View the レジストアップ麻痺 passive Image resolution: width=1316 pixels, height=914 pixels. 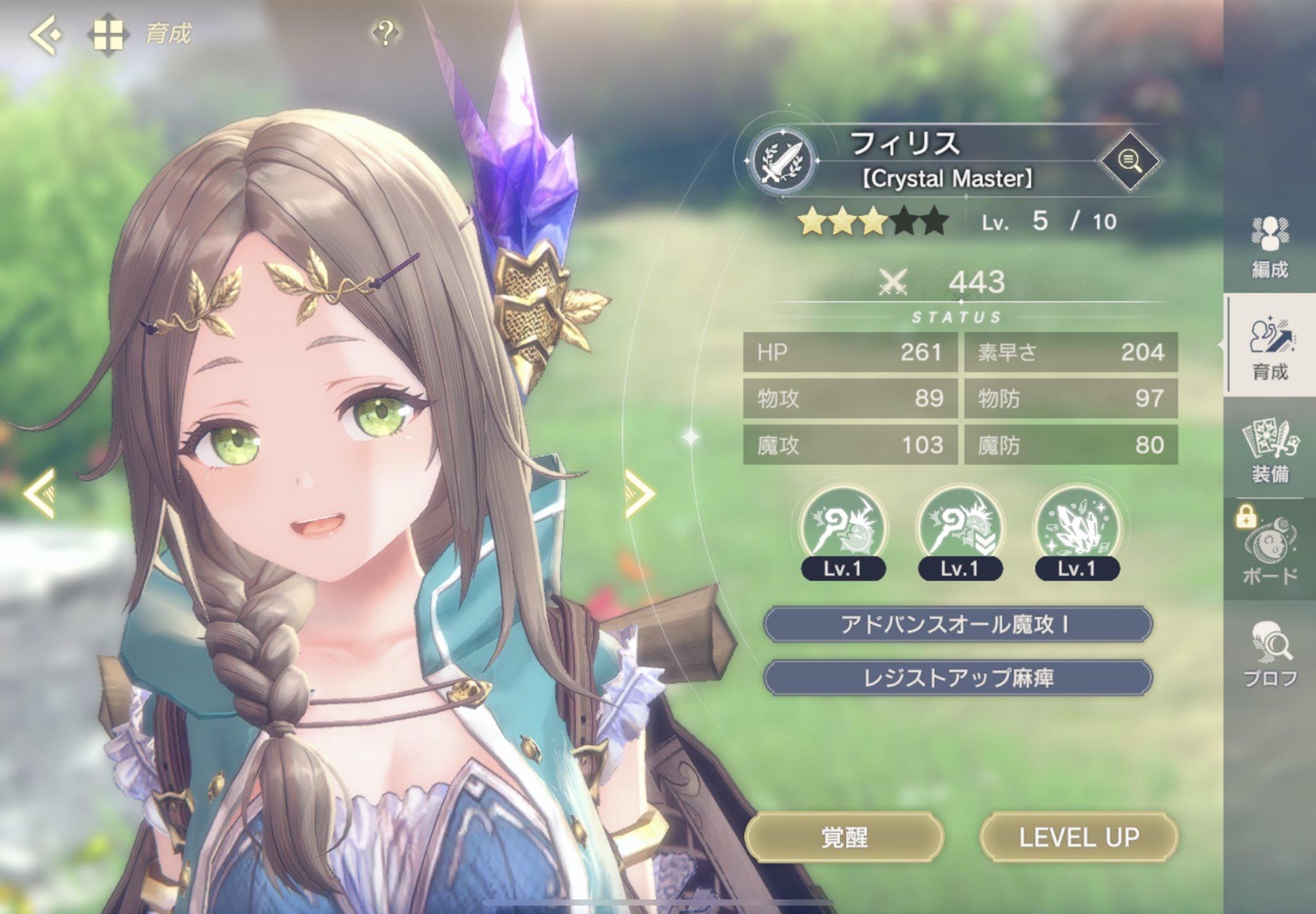coord(957,678)
